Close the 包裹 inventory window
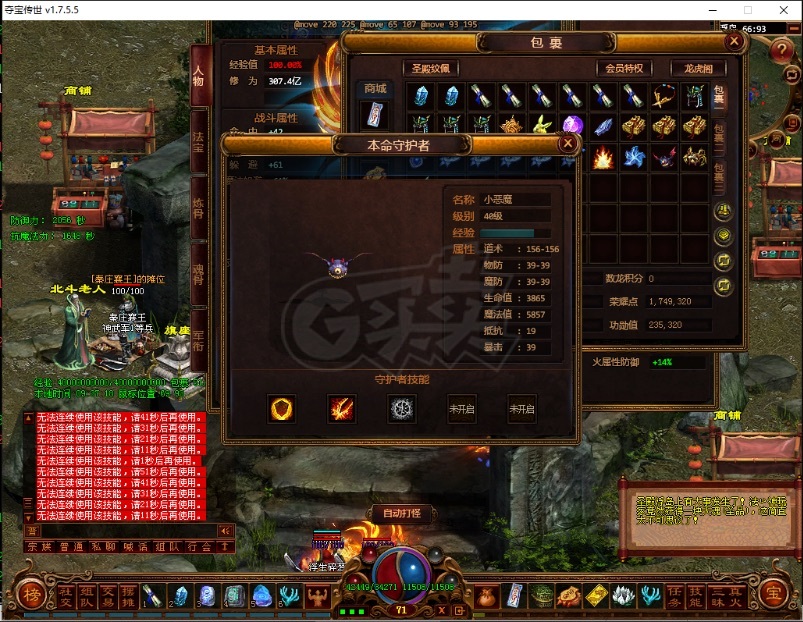Viewport: 803px width, 622px height. (734, 41)
